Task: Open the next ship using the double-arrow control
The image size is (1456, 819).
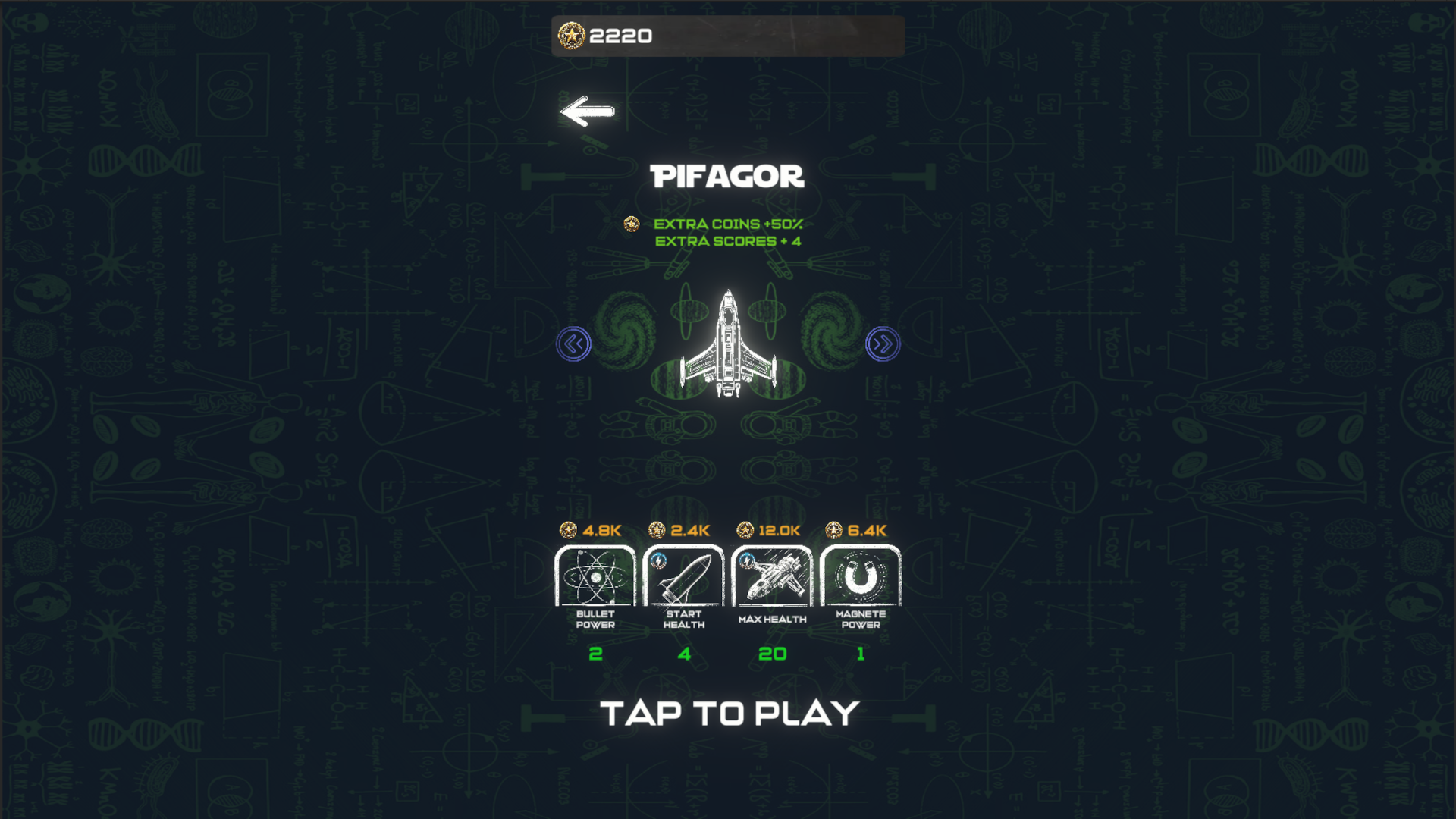Action: point(882,343)
